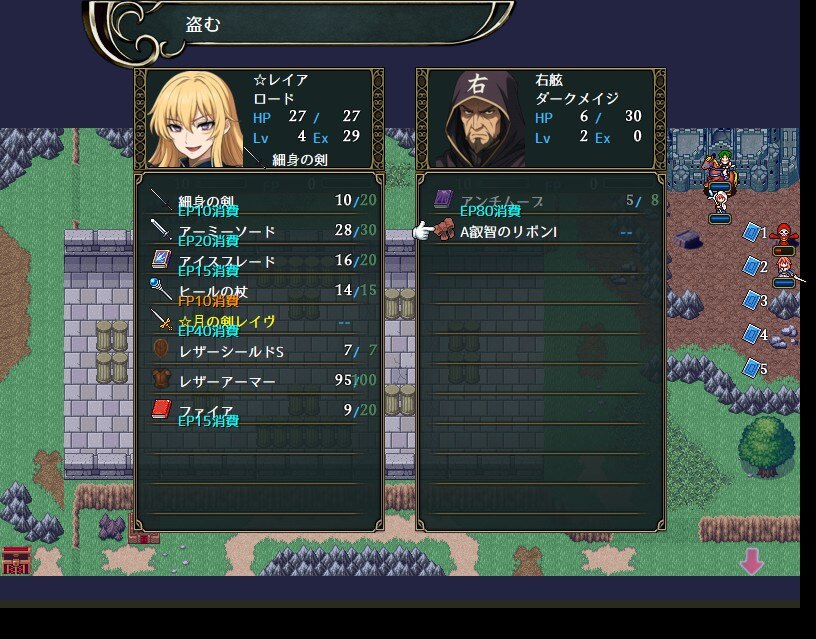The image size is (816, 639).
Task: Select the アイスブレード spellbook row
Action: [259, 261]
